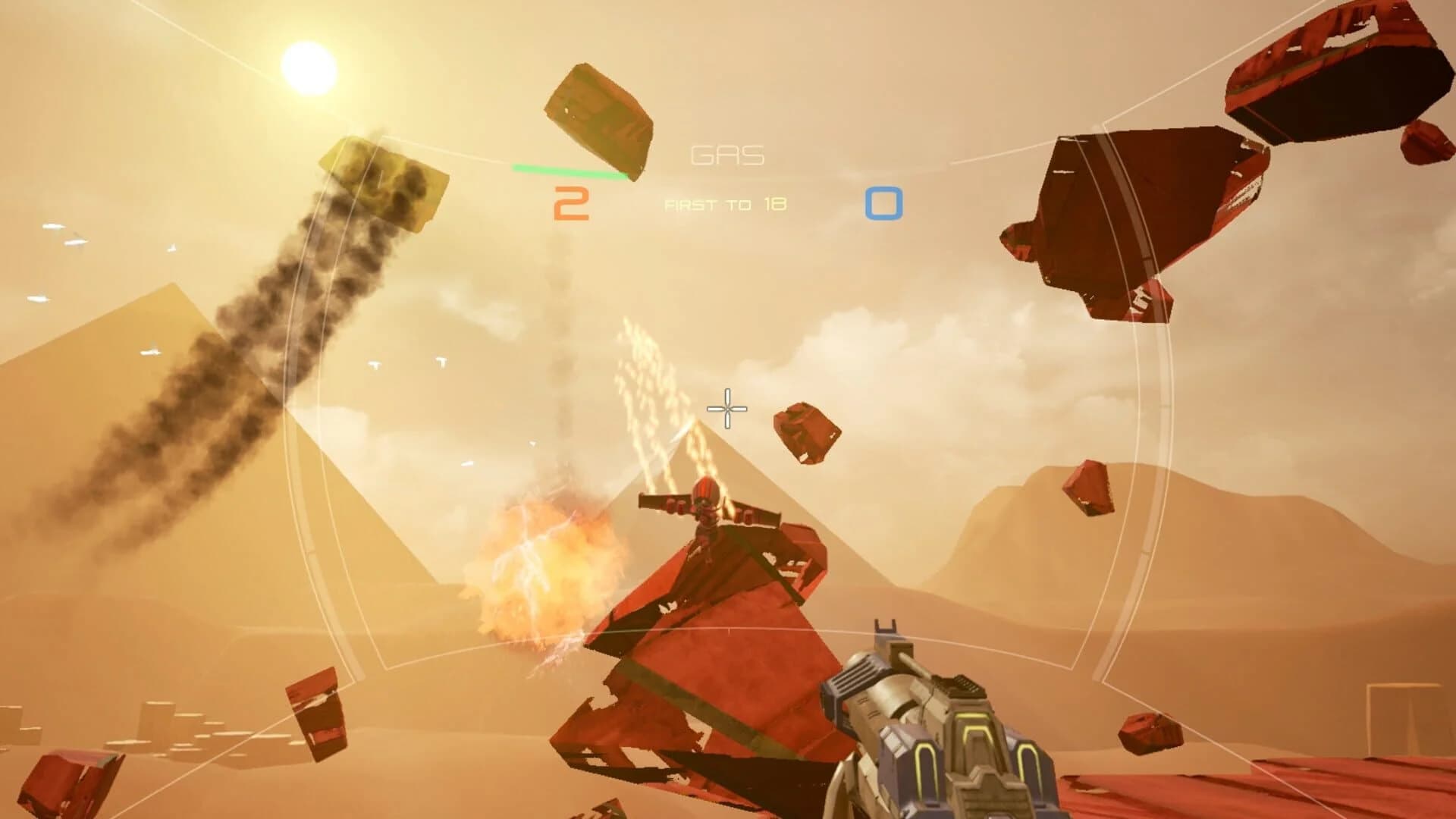Image resolution: width=1456 pixels, height=819 pixels.
Task: Click the crosshair reticle at screen center
Action: coord(726,409)
